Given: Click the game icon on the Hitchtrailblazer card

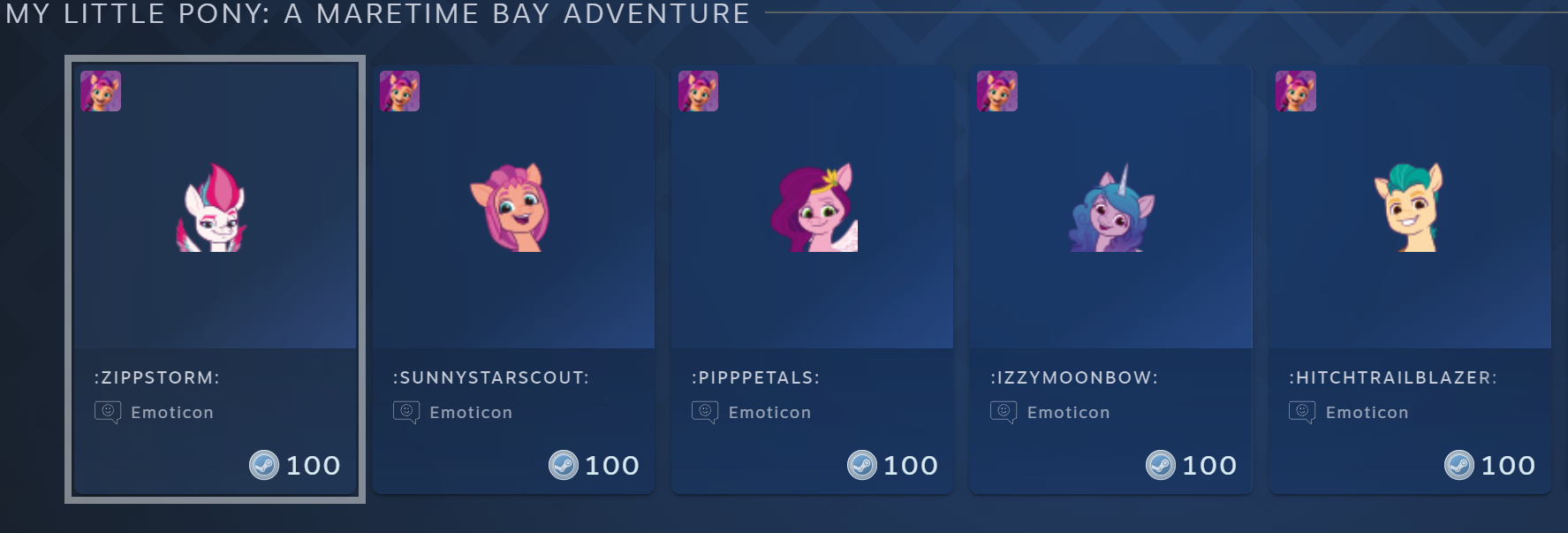Looking at the screenshot, I should point(1295,91).
